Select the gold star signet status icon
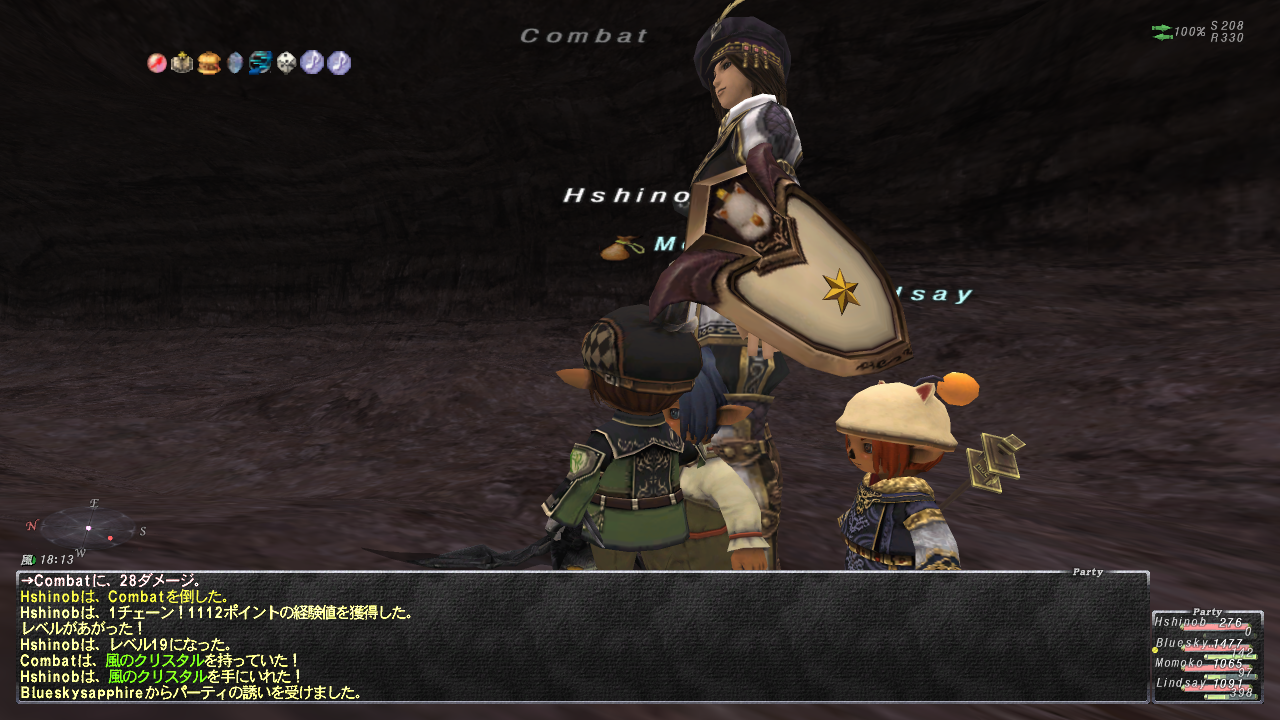This screenshot has width=1280, height=720. point(182,63)
